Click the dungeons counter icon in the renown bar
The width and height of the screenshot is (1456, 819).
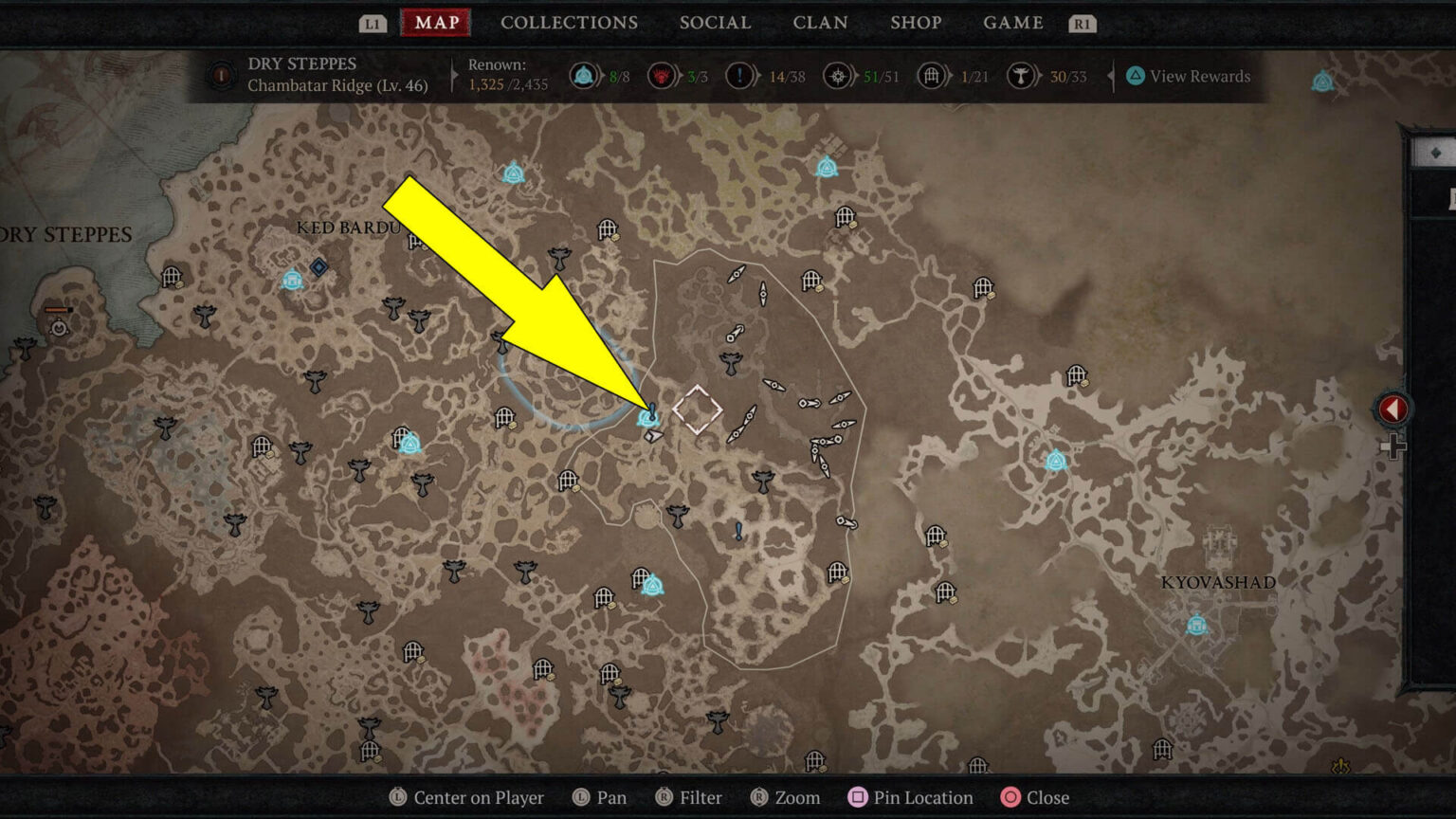click(930, 76)
